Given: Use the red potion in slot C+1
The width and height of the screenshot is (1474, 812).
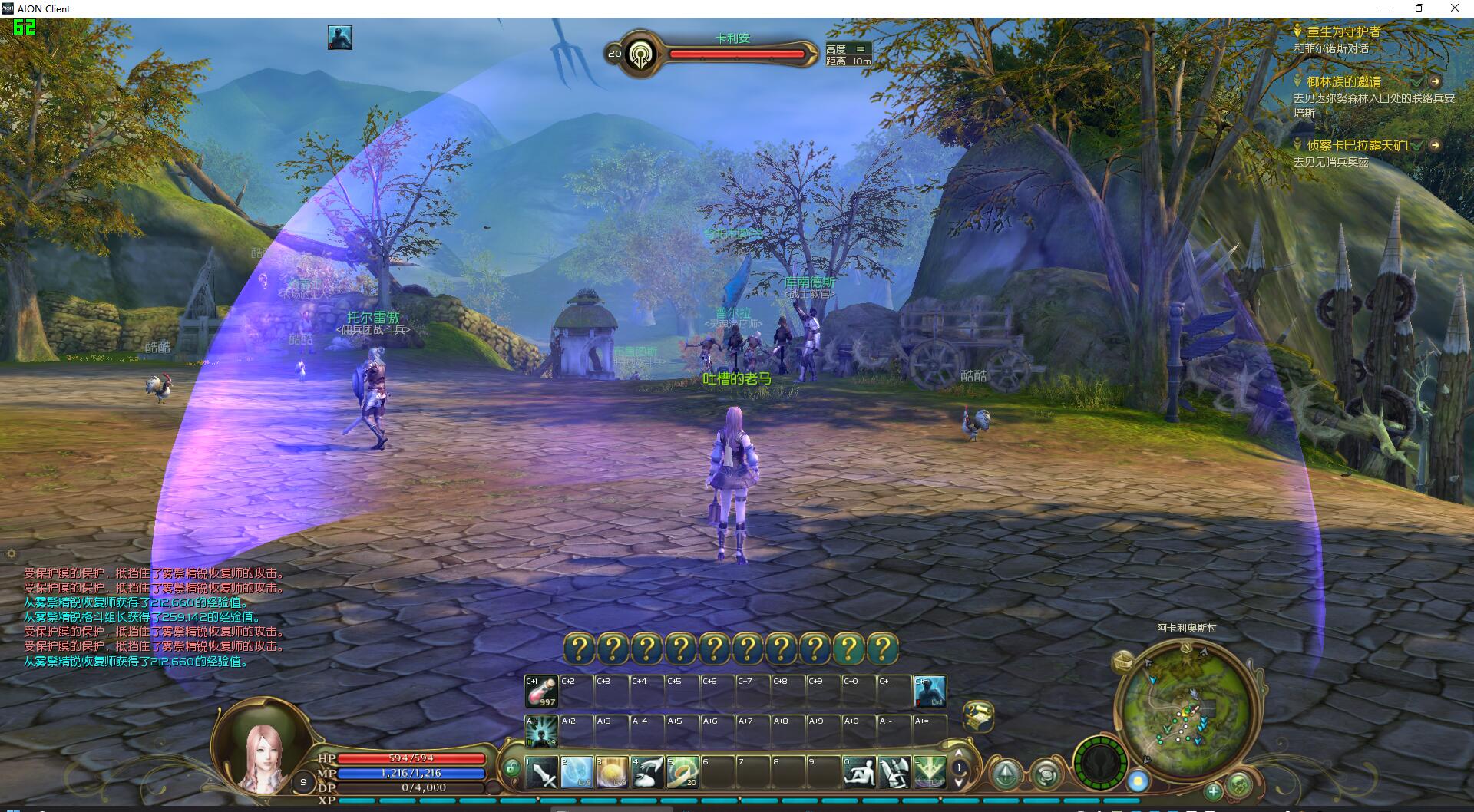Looking at the screenshot, I should 541,692.
